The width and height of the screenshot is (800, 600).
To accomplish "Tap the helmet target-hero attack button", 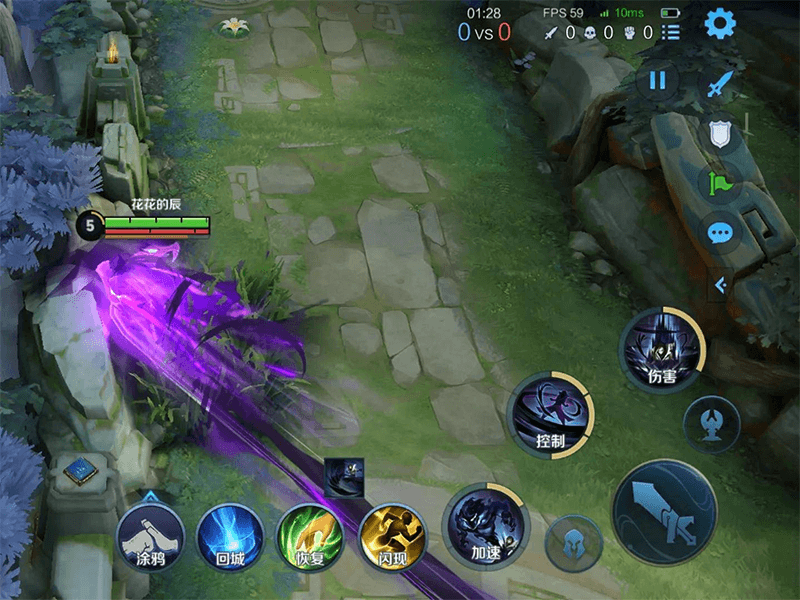I will [x=574, y=543].
